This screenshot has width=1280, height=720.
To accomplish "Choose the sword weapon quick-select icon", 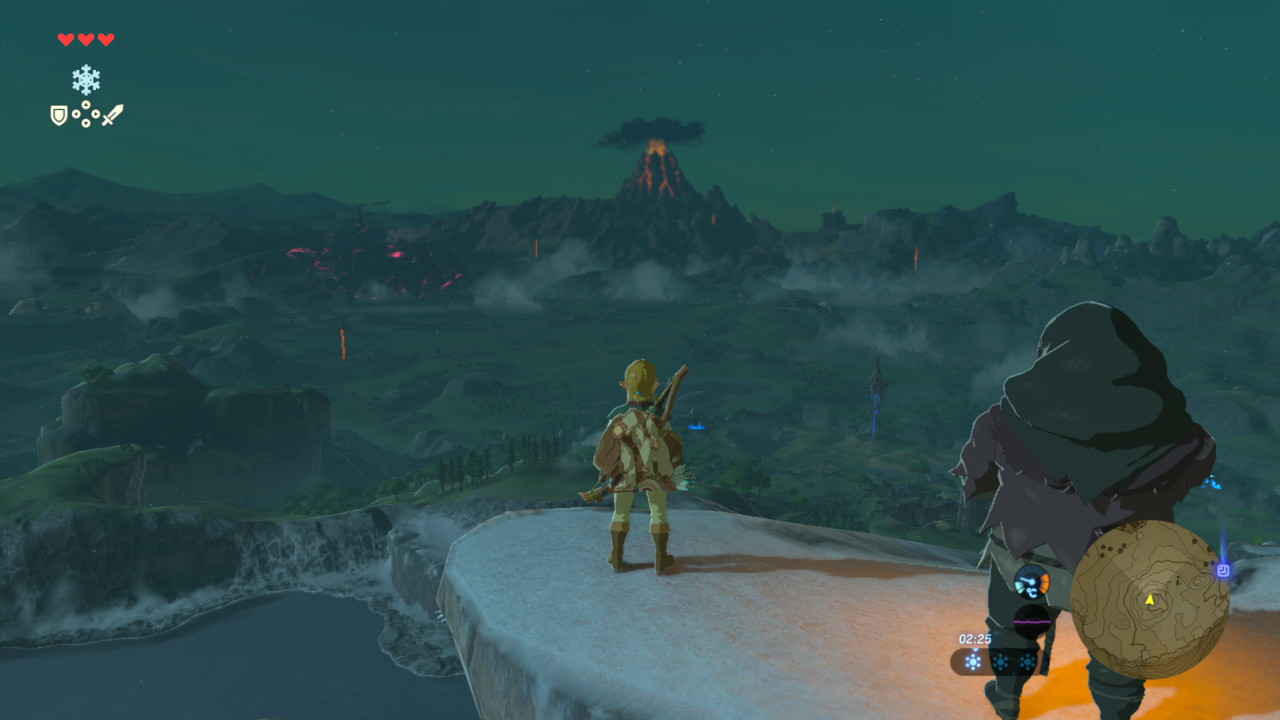I will pos(112,115).
